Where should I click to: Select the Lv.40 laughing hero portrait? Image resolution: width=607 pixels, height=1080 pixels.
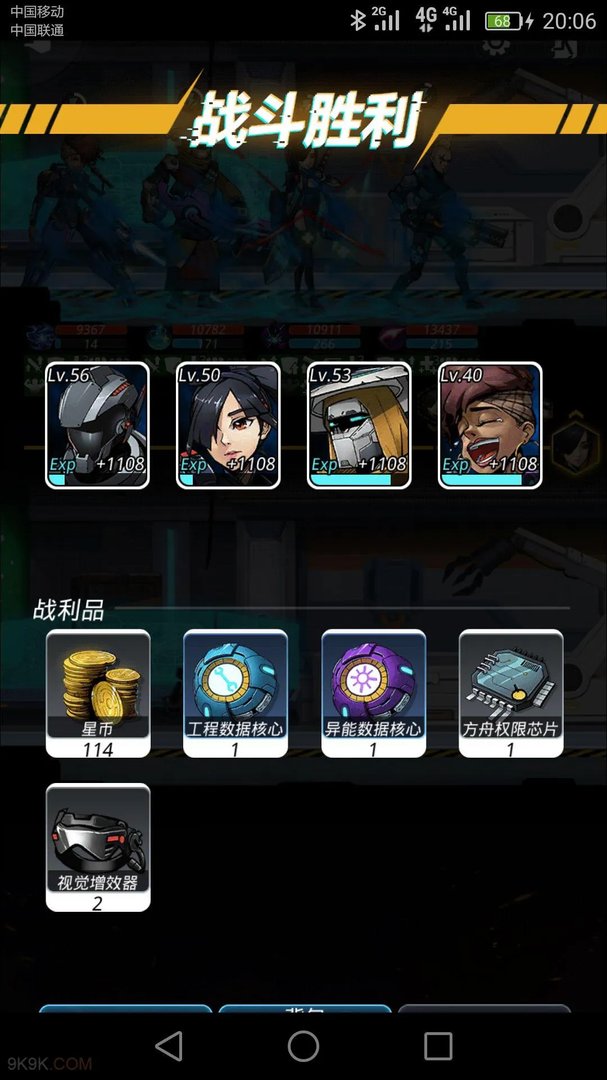click(x=490, y=425)
